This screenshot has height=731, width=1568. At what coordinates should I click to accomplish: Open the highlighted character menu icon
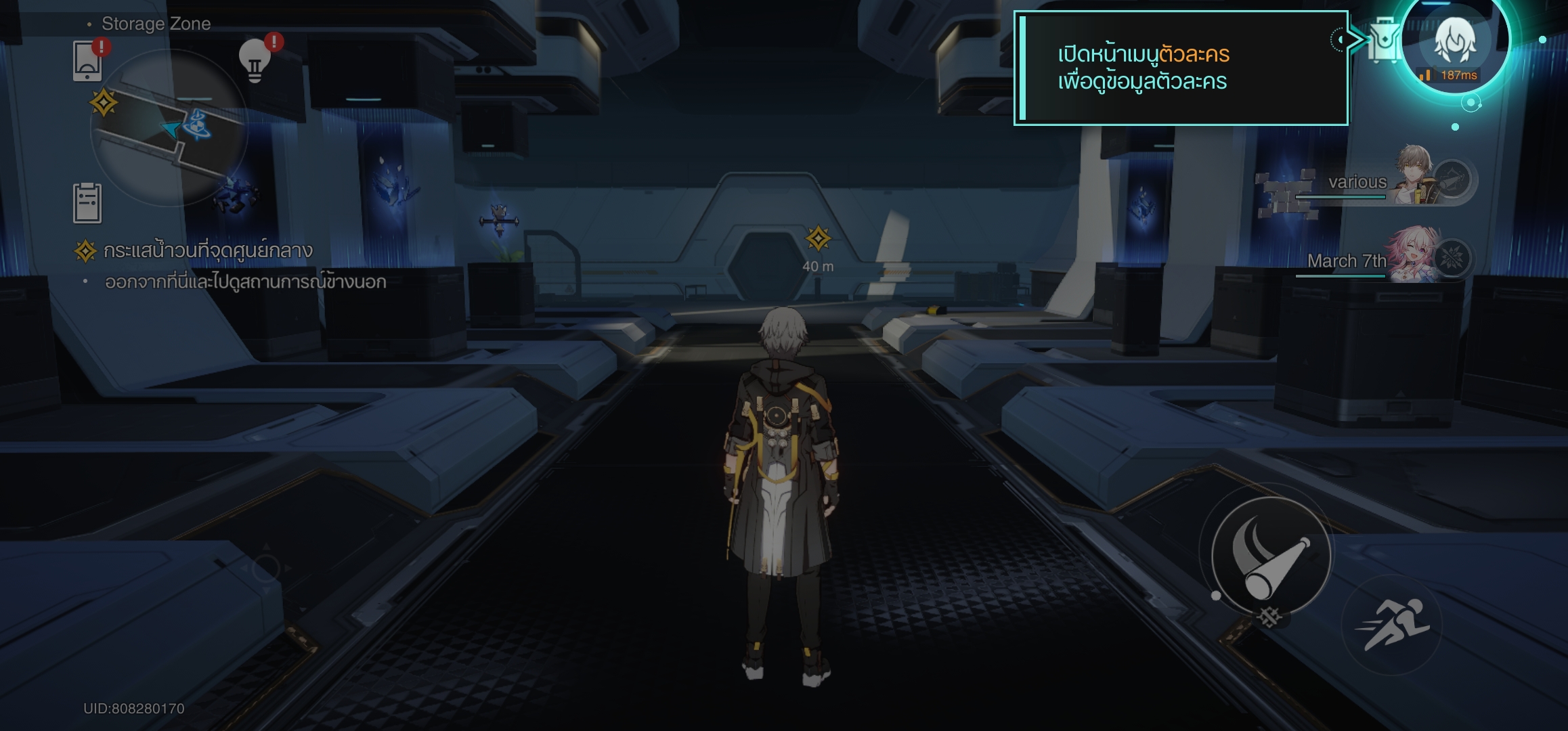tap(1454, 42)
